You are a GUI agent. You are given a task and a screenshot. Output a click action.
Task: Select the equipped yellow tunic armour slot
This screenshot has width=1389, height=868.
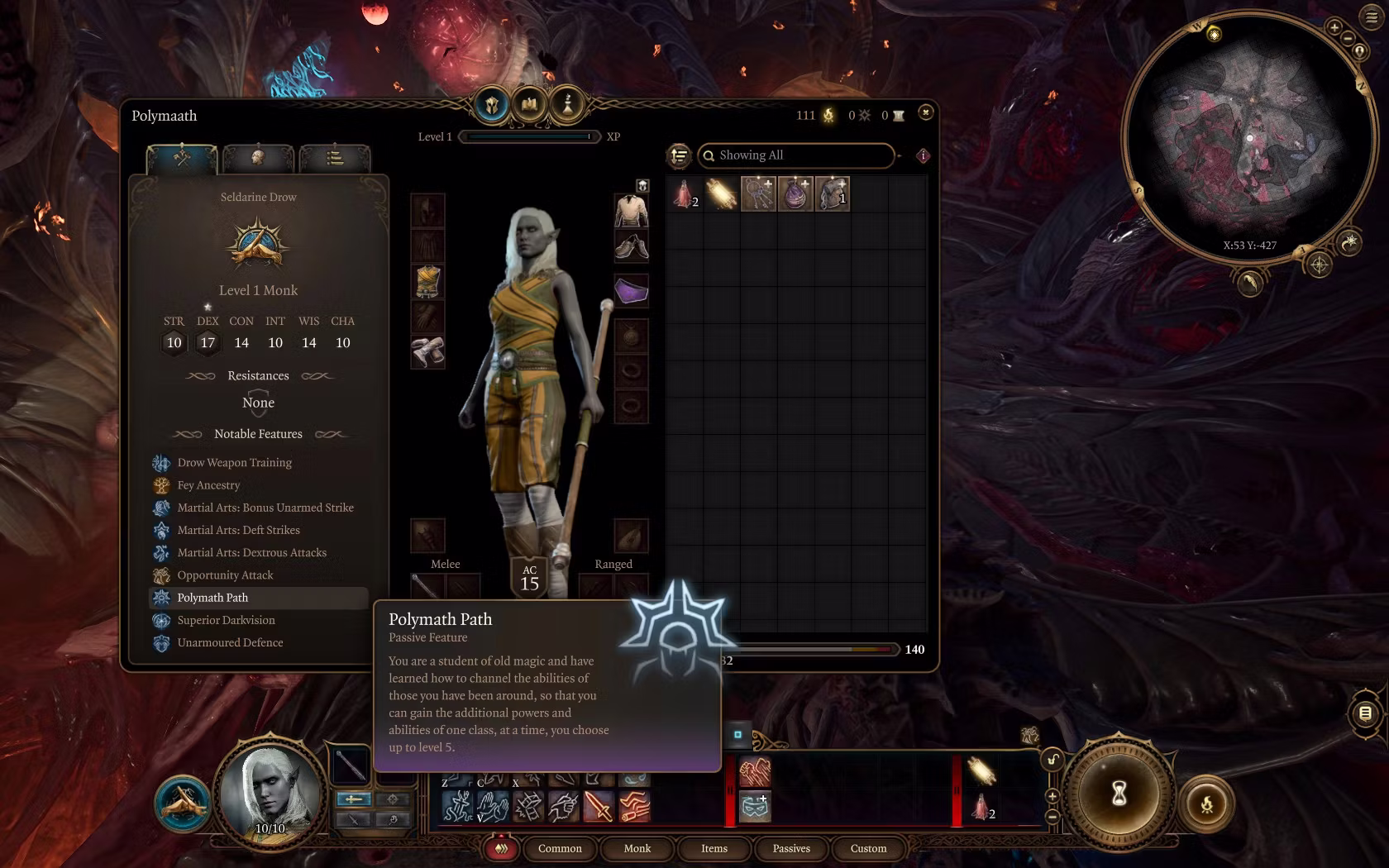click(x=427, y=281)
